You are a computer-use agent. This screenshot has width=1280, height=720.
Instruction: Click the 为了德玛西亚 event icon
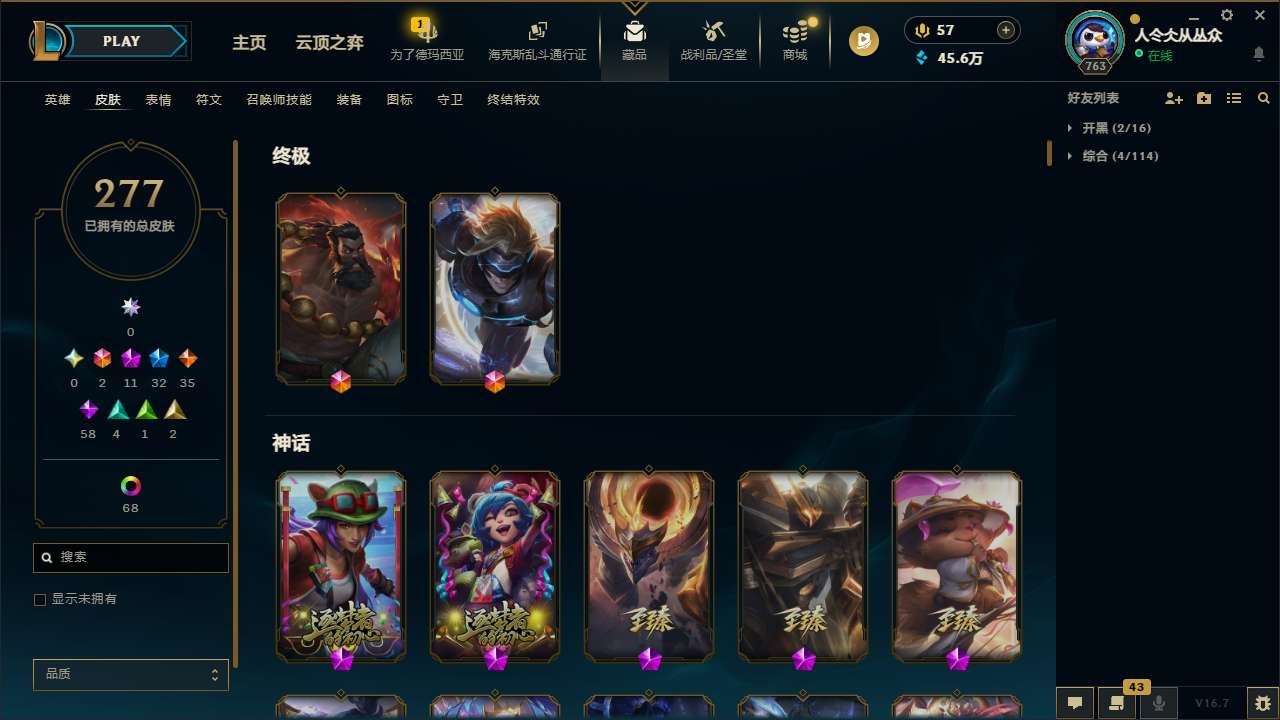[x=425, y=40]
